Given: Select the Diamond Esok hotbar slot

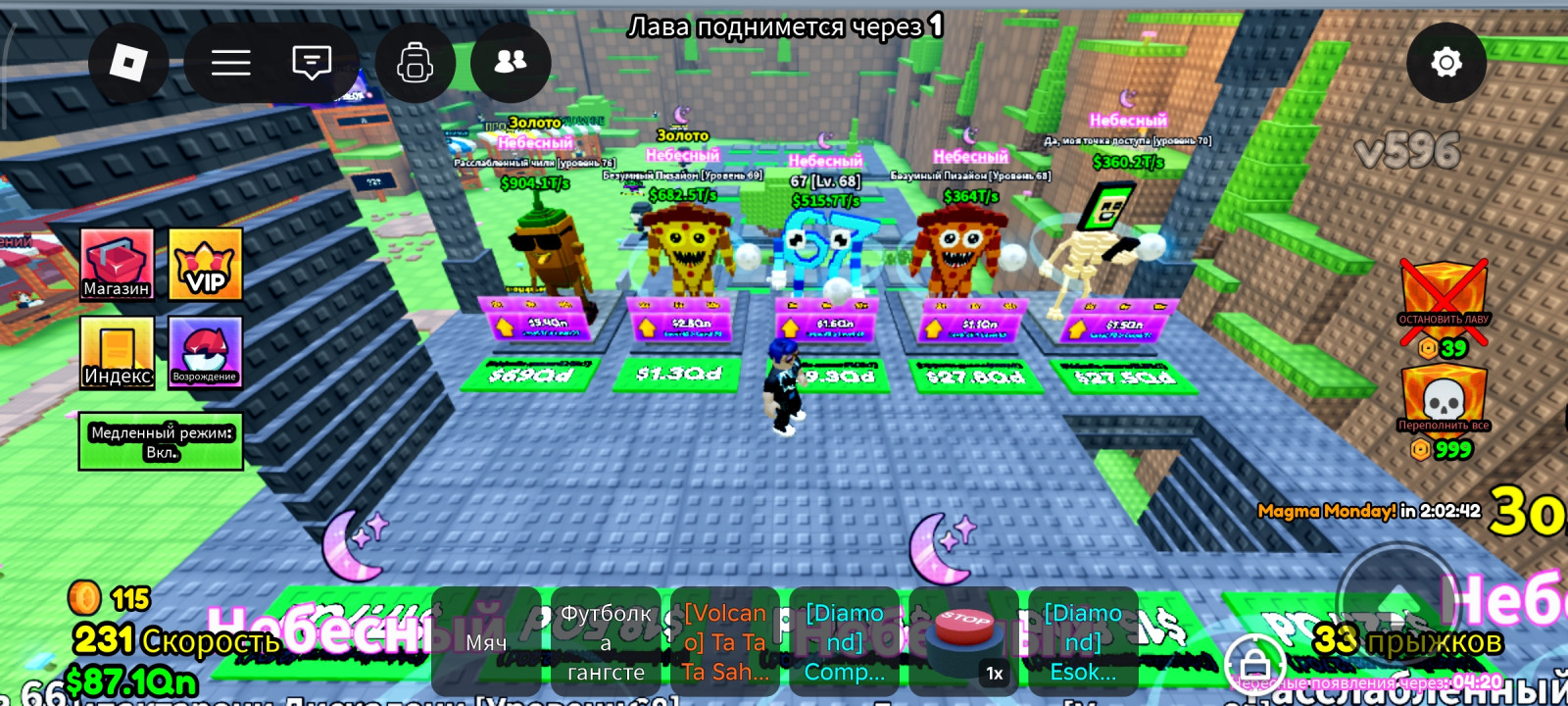Looking at the screenshot, I should click(x=1083, y=641).
